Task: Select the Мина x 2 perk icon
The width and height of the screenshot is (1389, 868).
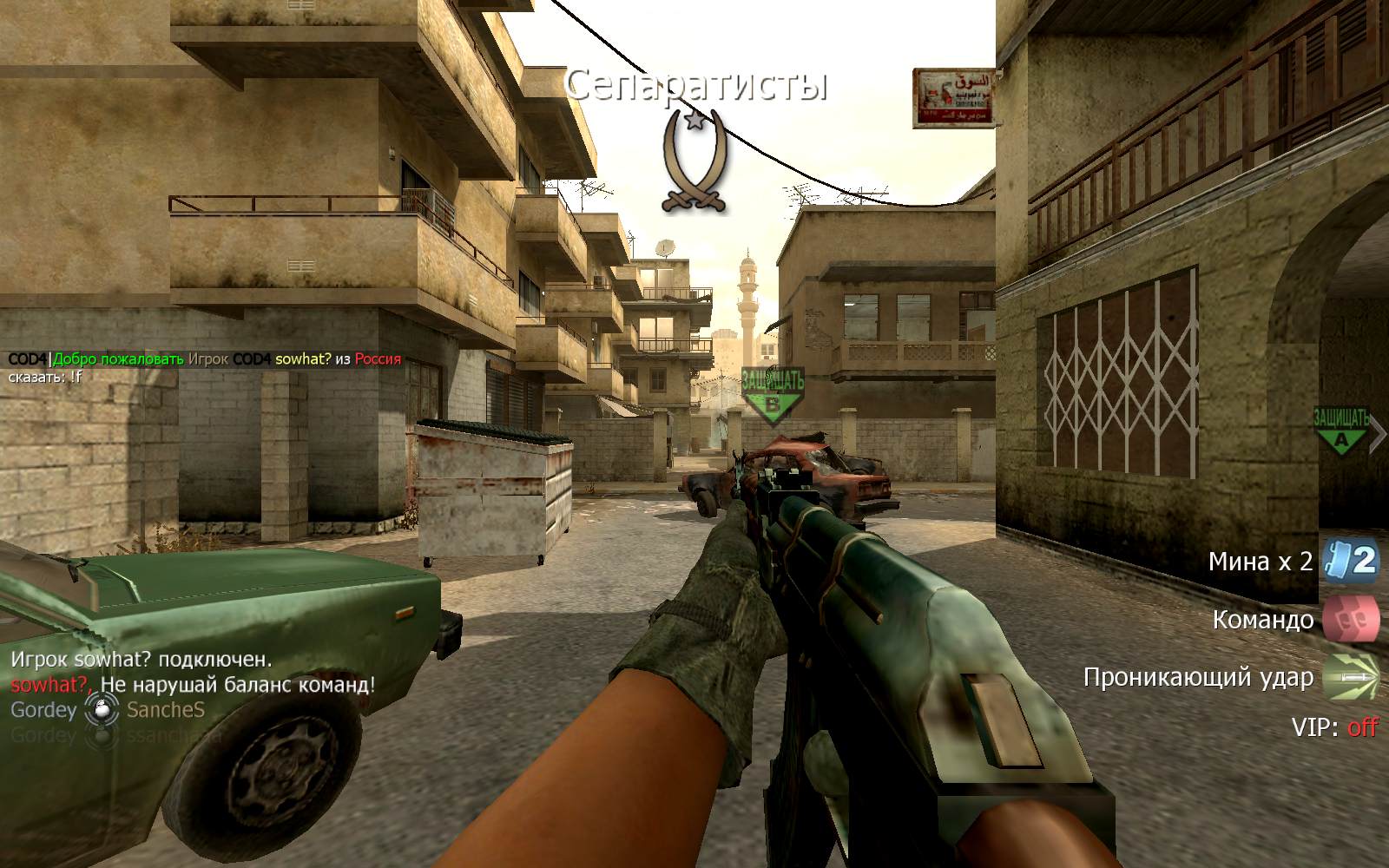Action: 1350,561
